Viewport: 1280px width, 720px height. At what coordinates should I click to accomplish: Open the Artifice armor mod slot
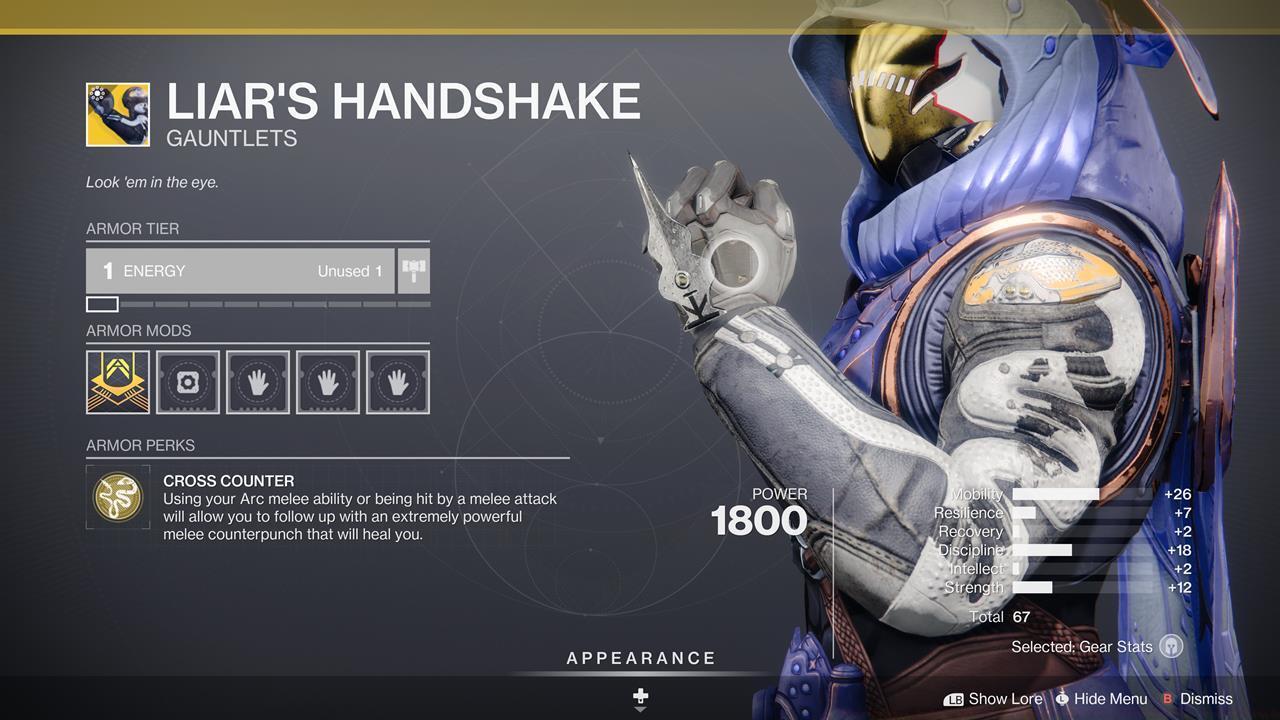click(117, 381)
